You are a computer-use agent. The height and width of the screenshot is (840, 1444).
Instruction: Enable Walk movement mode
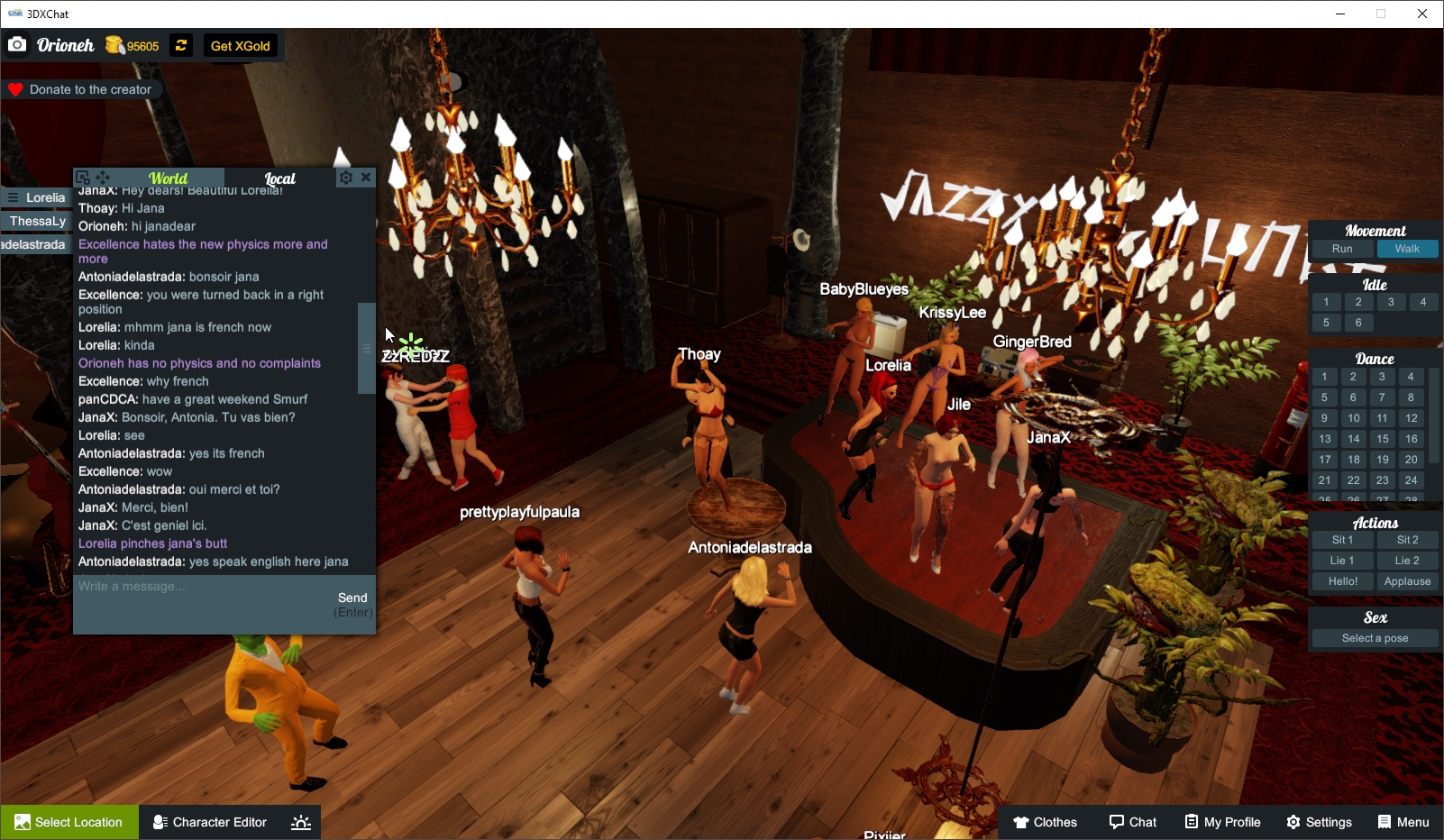pos(1407,249)
